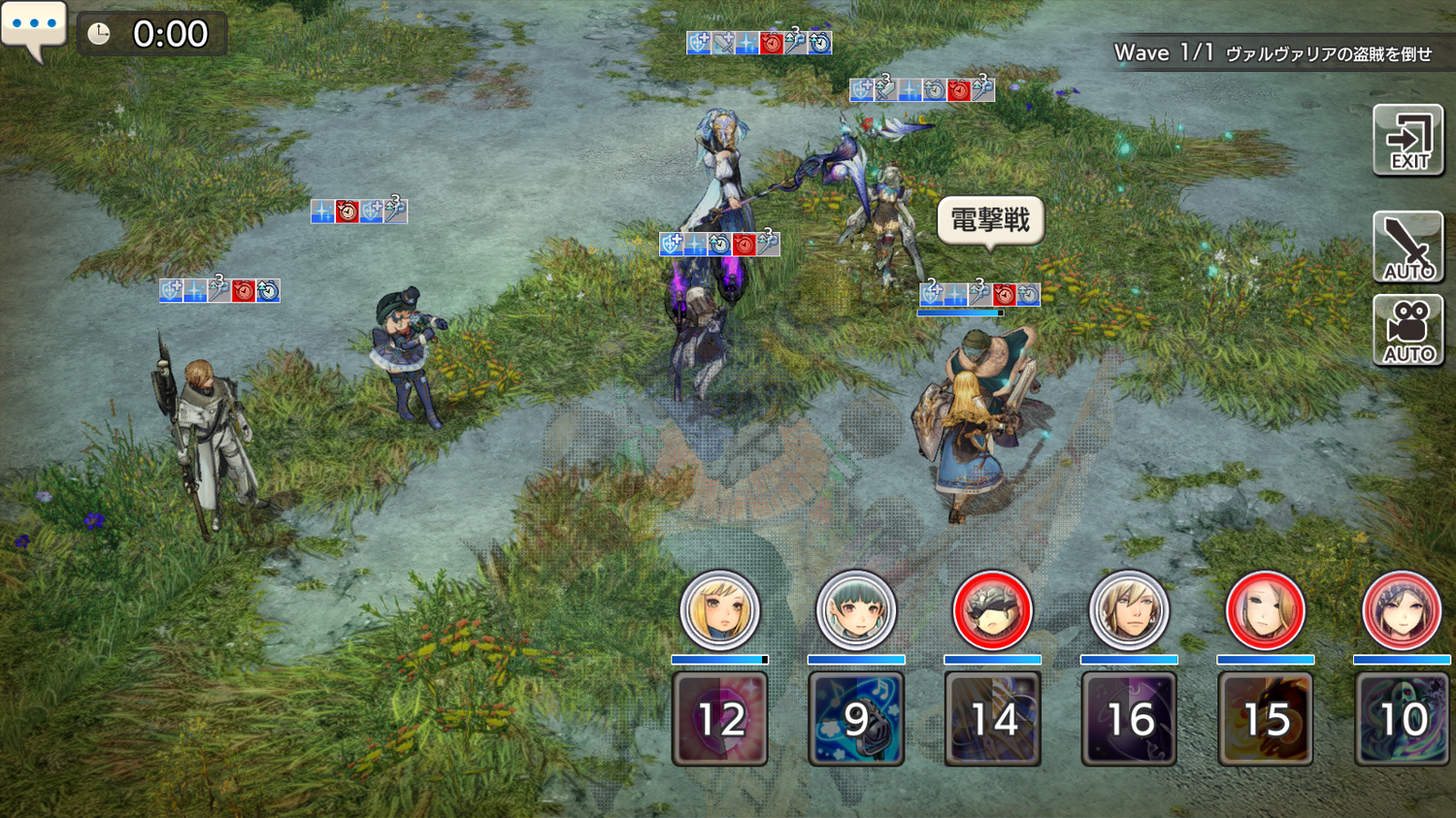Trigger the dark purple skill showing 16
The image size is (1456, 818).
pyautogui.click(x=1128, y=719)
